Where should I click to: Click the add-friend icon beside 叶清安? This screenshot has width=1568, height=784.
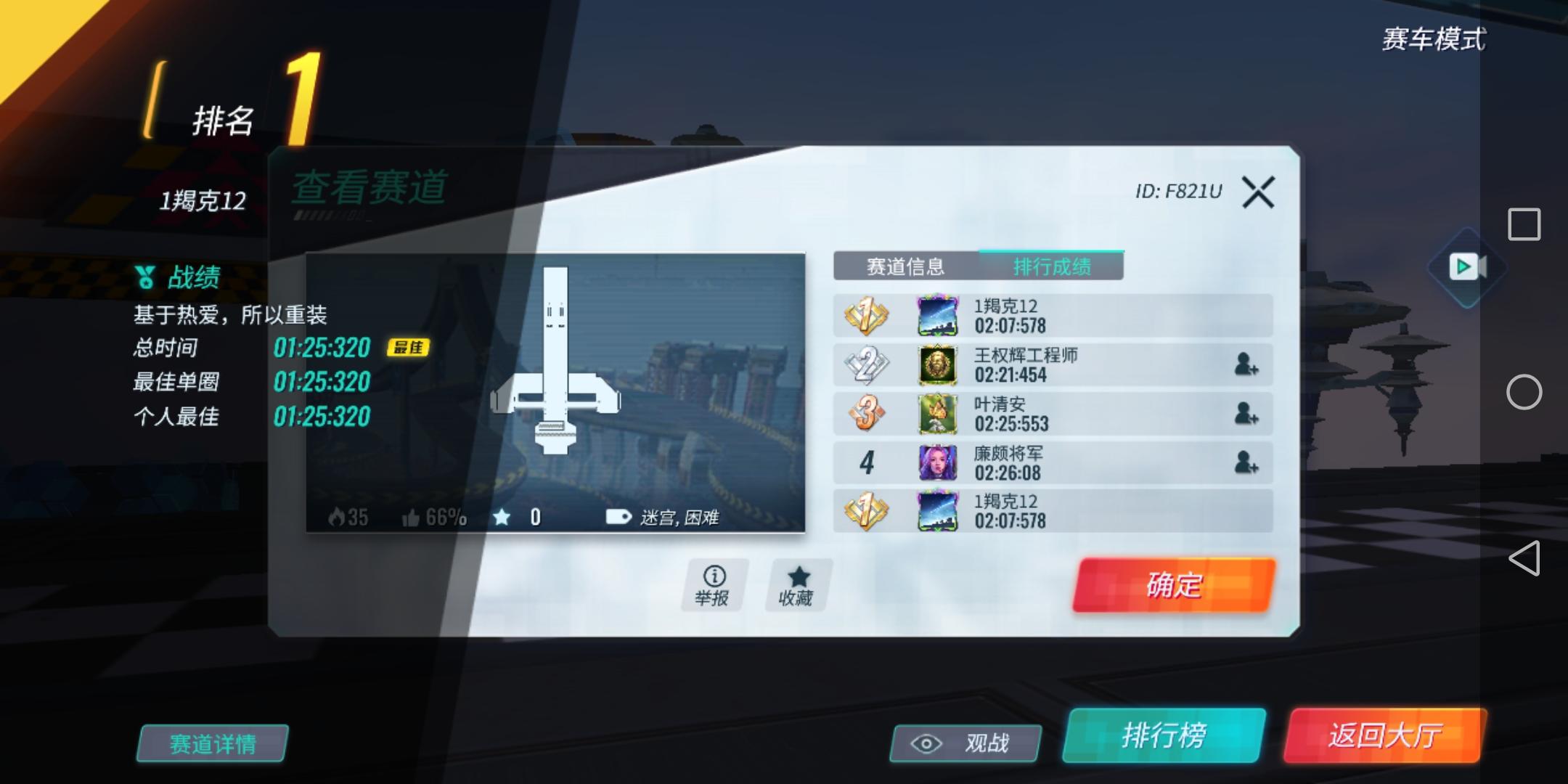(x=1250, y=414)
